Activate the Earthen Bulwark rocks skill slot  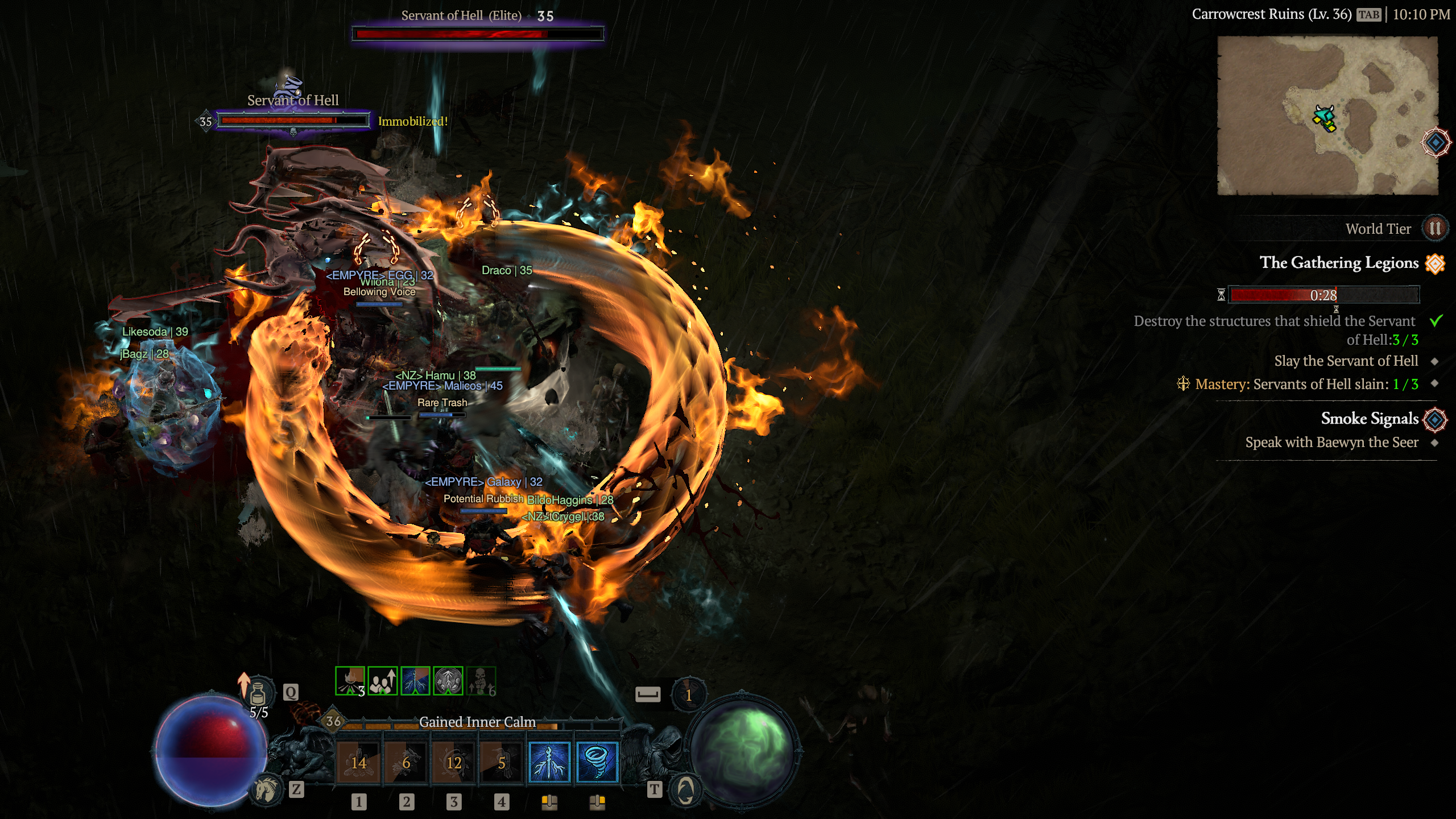coord(358,762)
